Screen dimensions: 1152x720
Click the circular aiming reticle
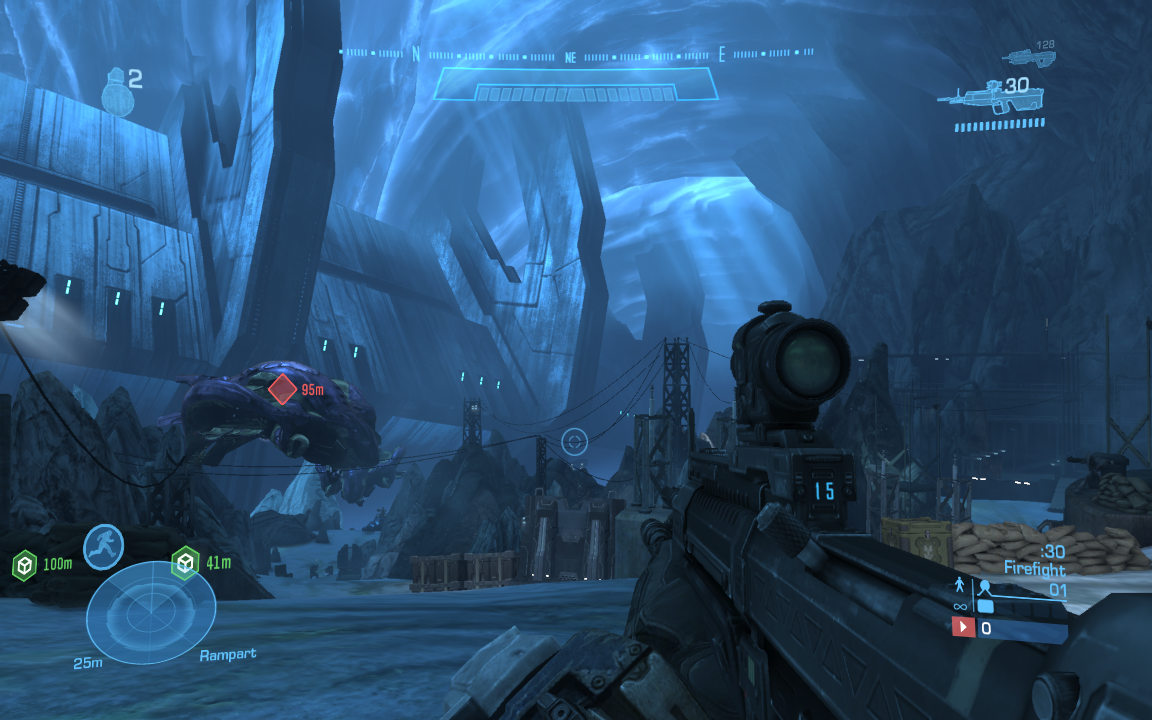[x=574, y=441]
